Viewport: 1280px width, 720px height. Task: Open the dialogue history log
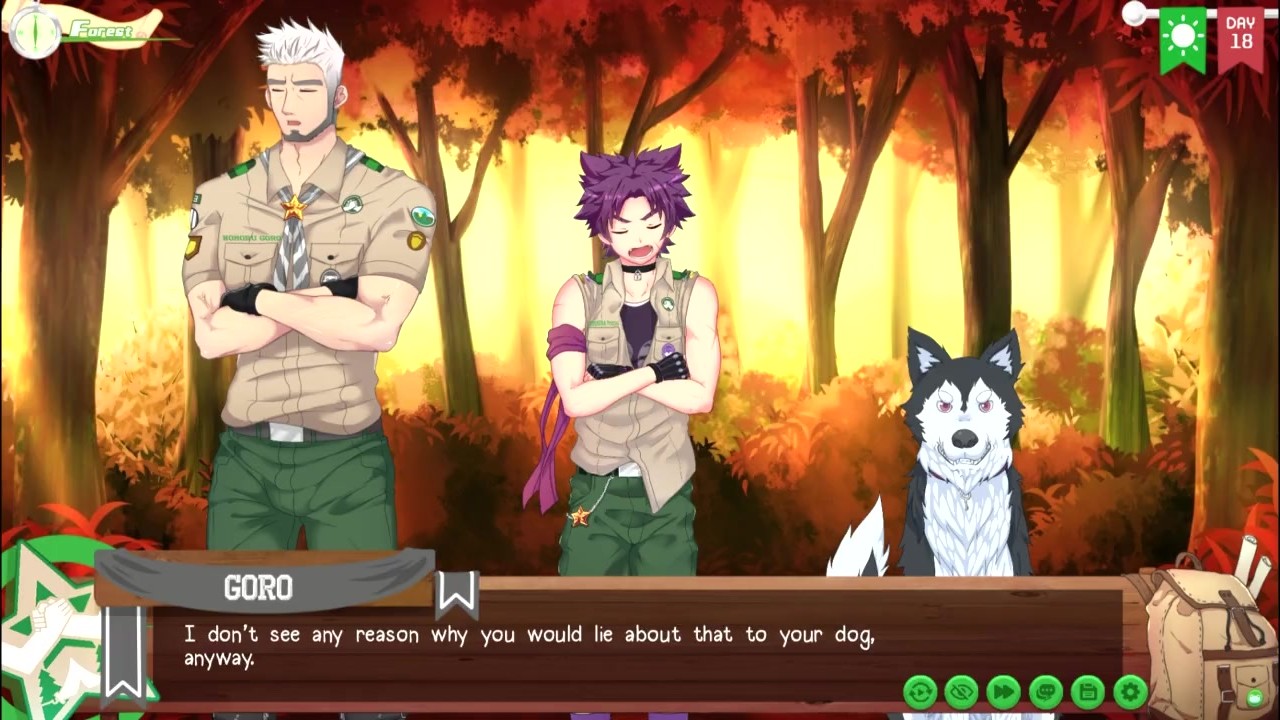[1046, 691]
